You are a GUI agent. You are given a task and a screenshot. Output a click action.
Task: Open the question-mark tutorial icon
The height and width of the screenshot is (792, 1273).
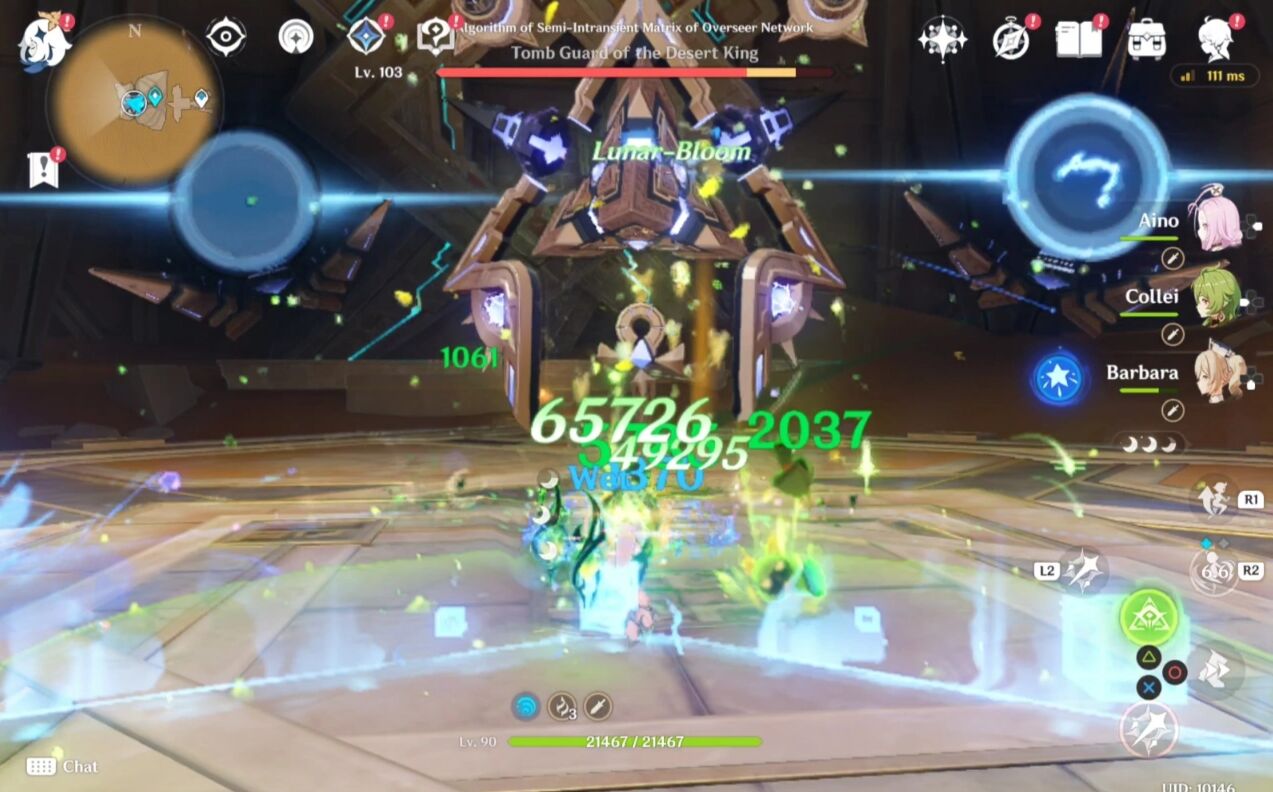[436, 37]
